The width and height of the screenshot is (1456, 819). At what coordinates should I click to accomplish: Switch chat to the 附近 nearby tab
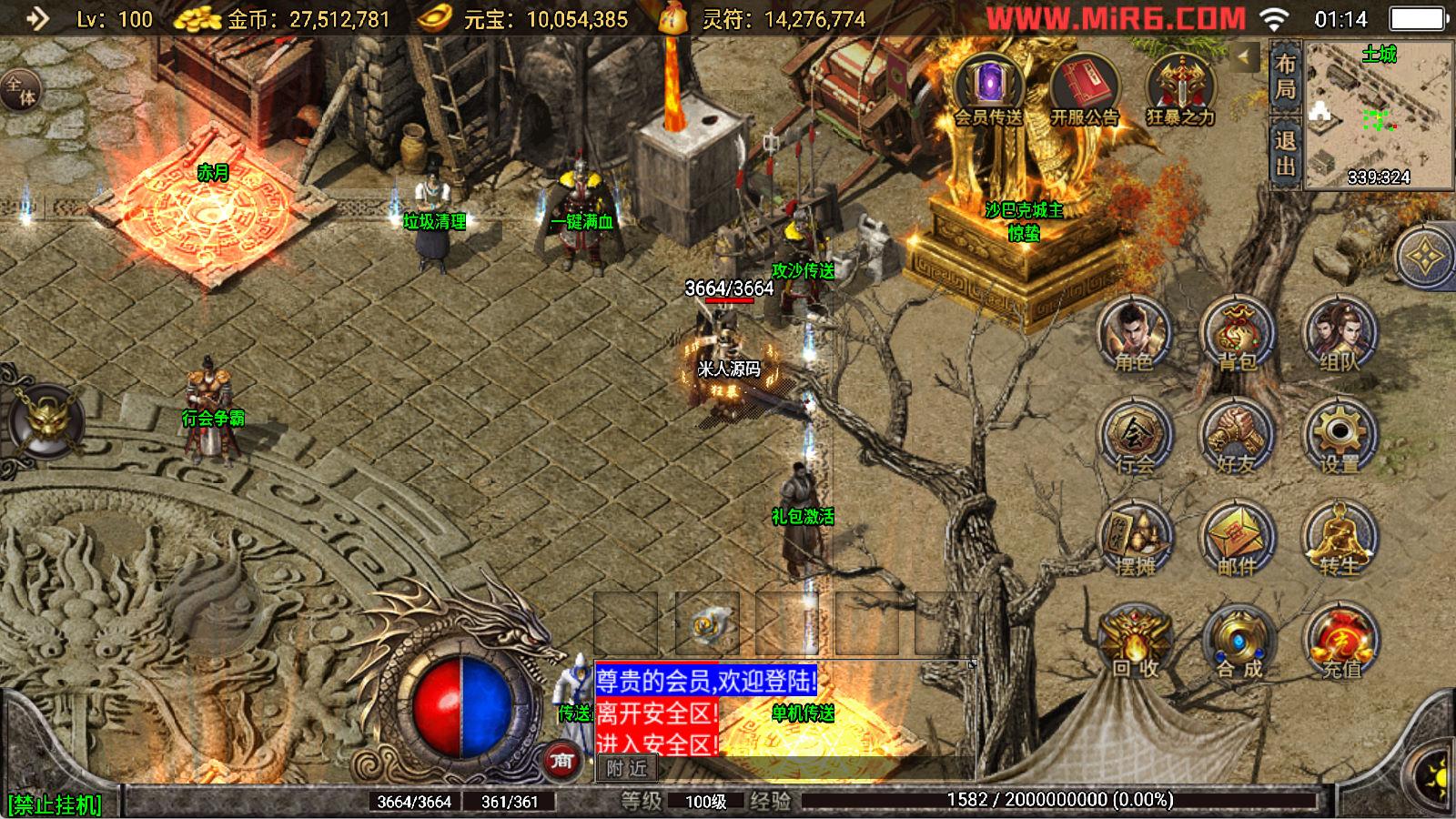click(627, 768)
